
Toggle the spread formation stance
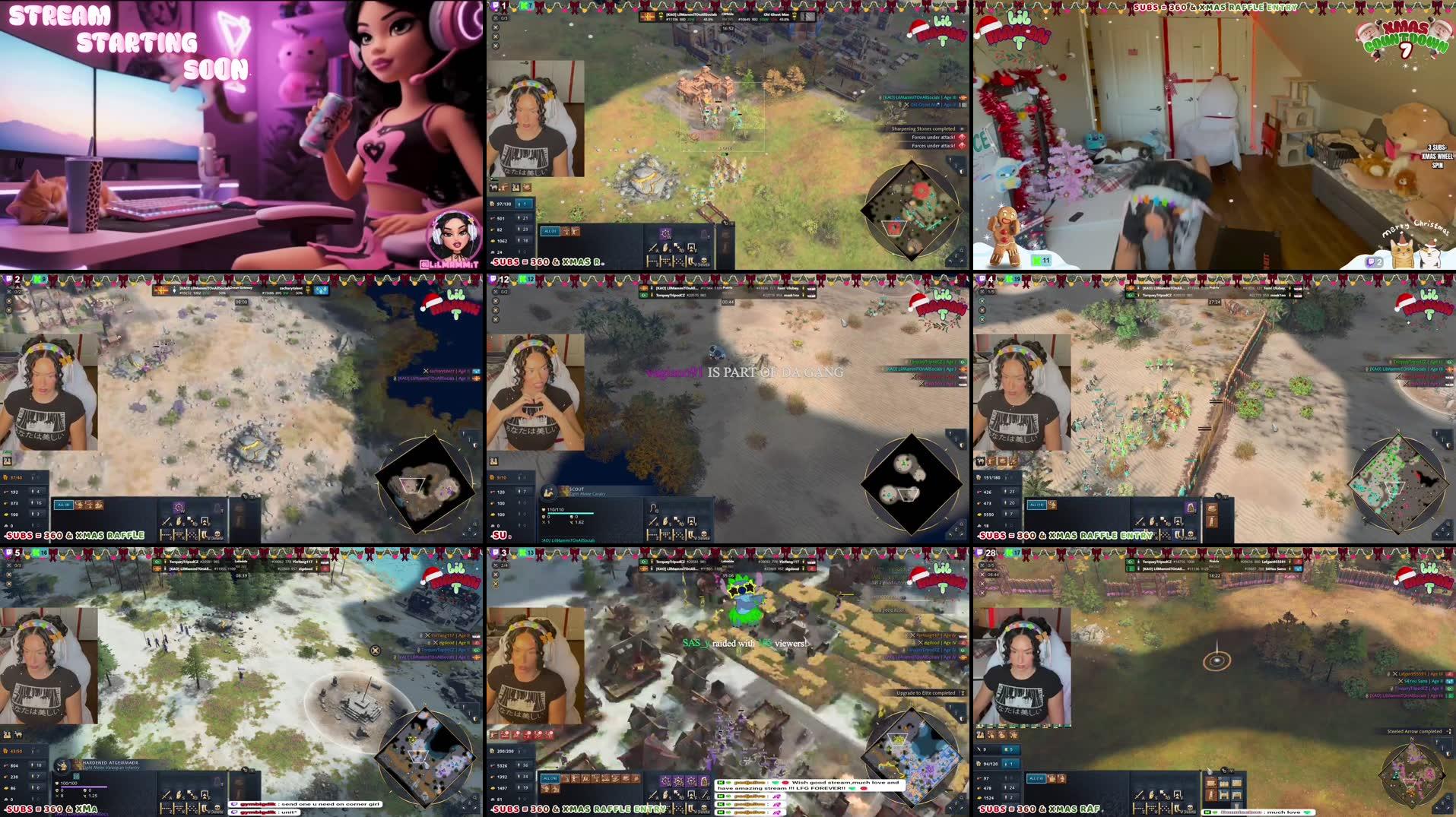pos(678,261)
